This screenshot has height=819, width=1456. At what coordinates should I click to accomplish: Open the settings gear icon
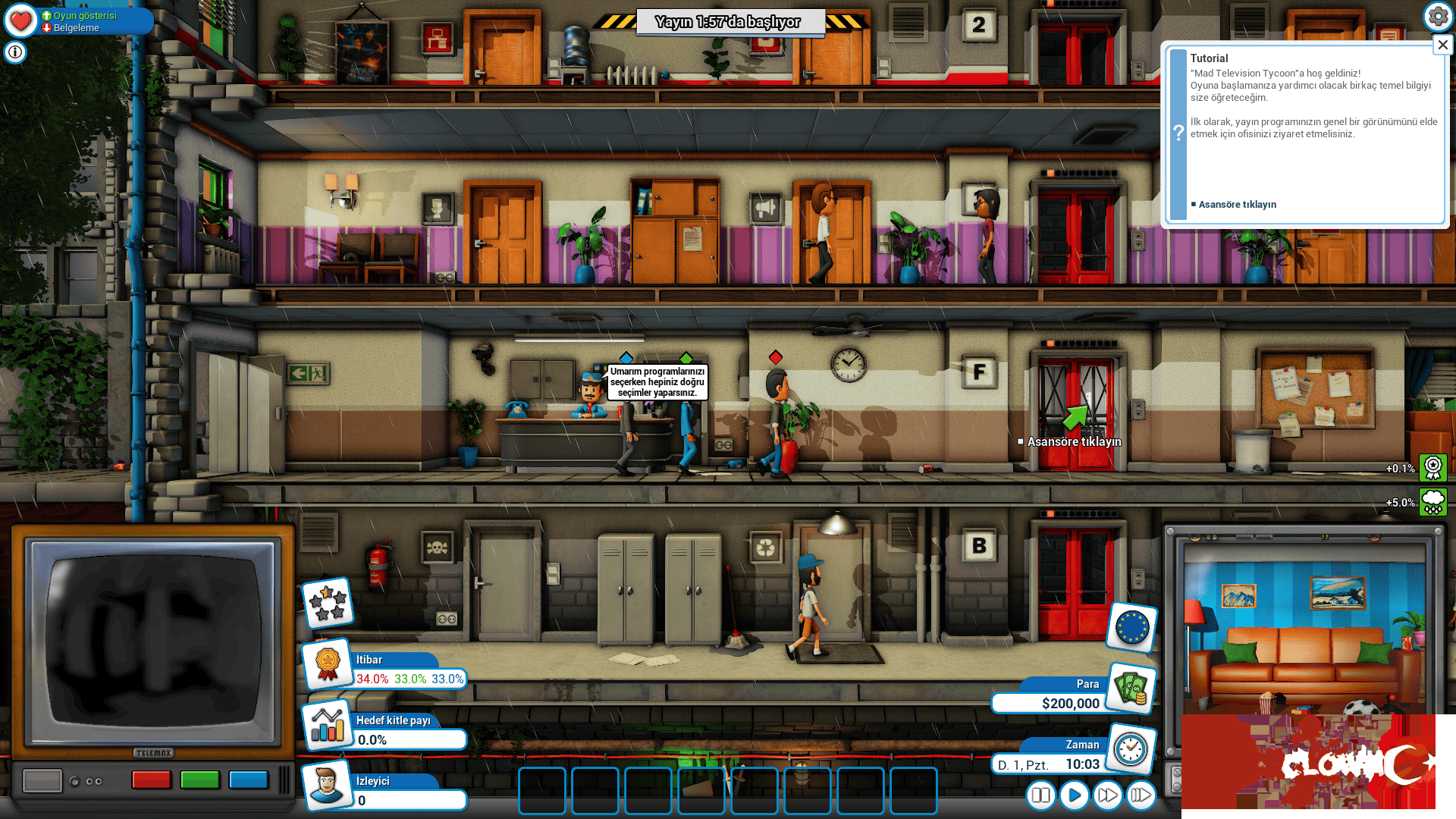coord(1438,15)
